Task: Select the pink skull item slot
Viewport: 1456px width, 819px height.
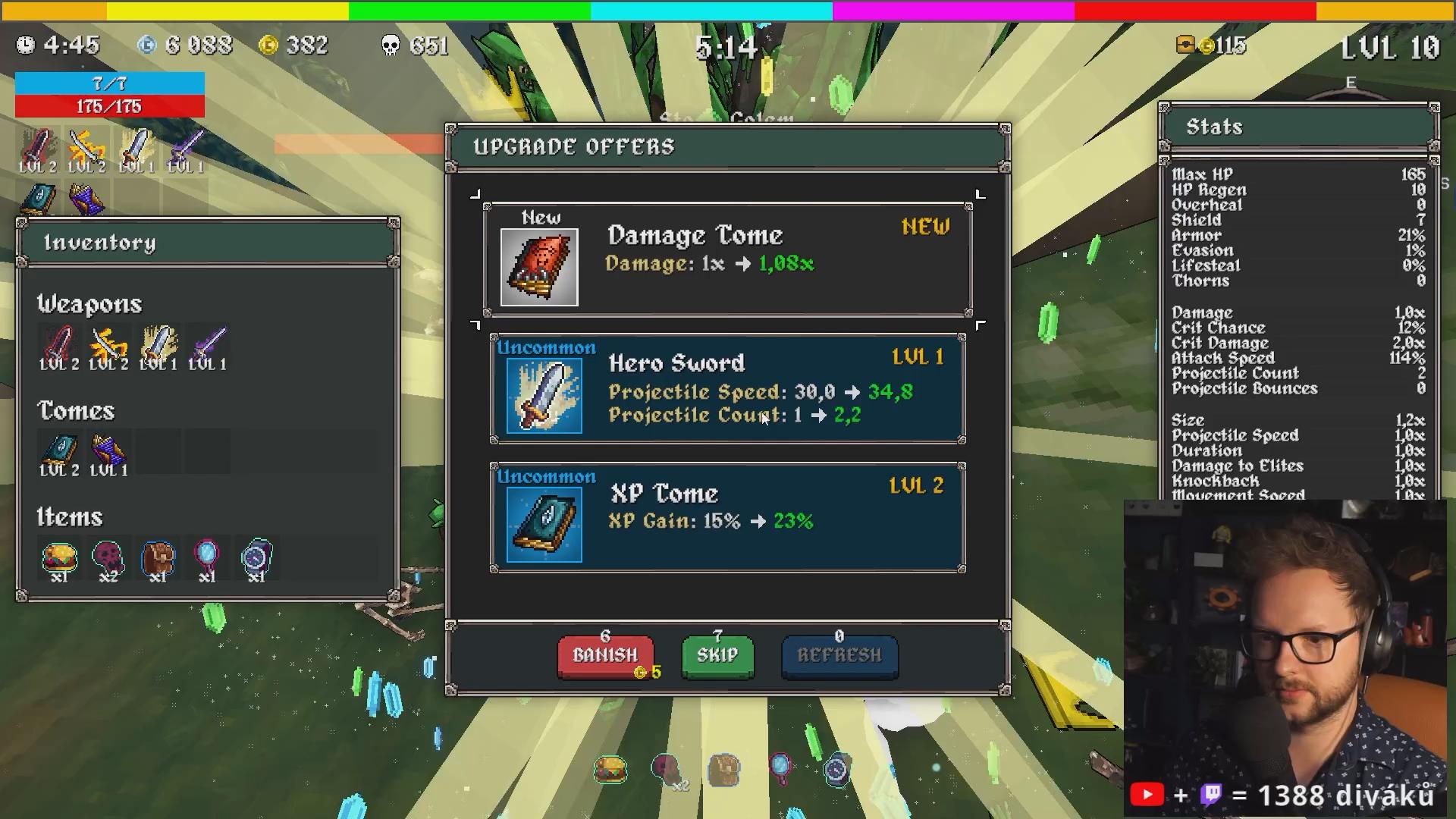Action: pos(108,558)
